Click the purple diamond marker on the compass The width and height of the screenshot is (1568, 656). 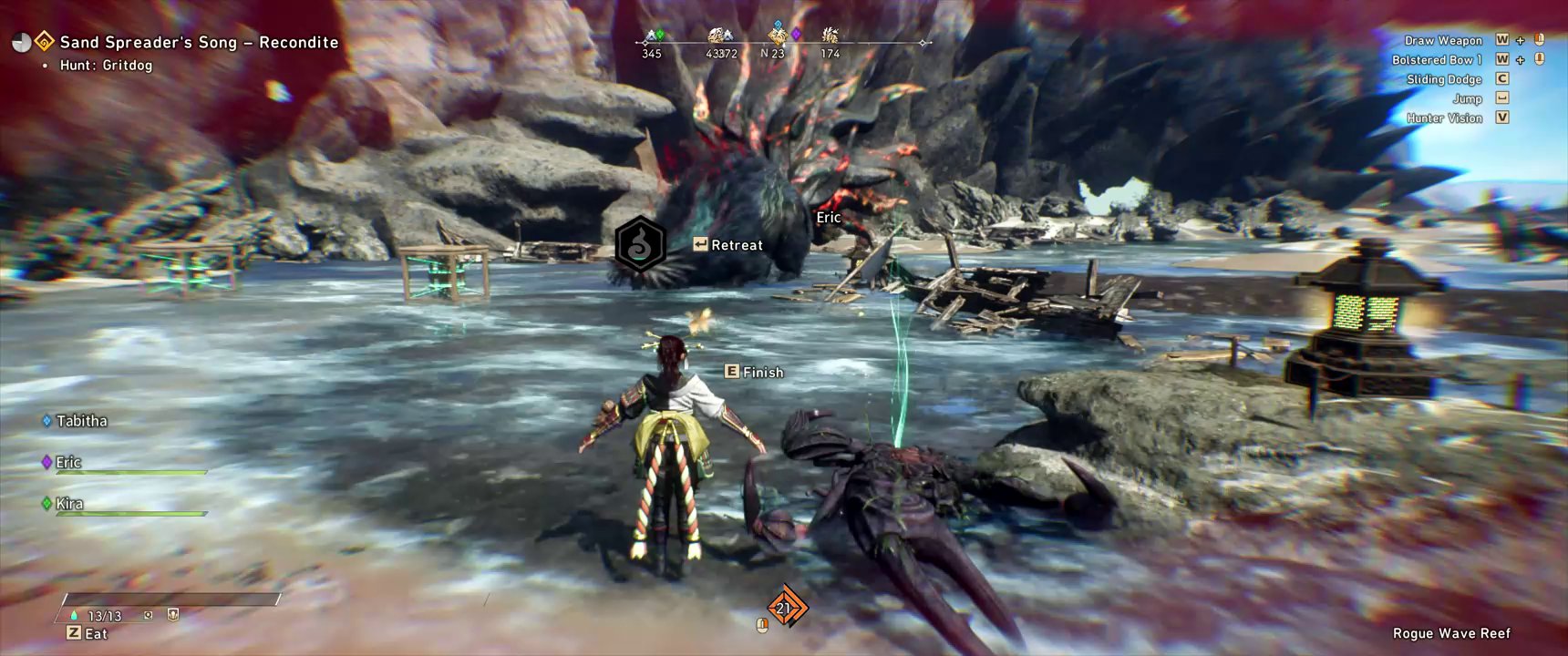tap(796, 34)
